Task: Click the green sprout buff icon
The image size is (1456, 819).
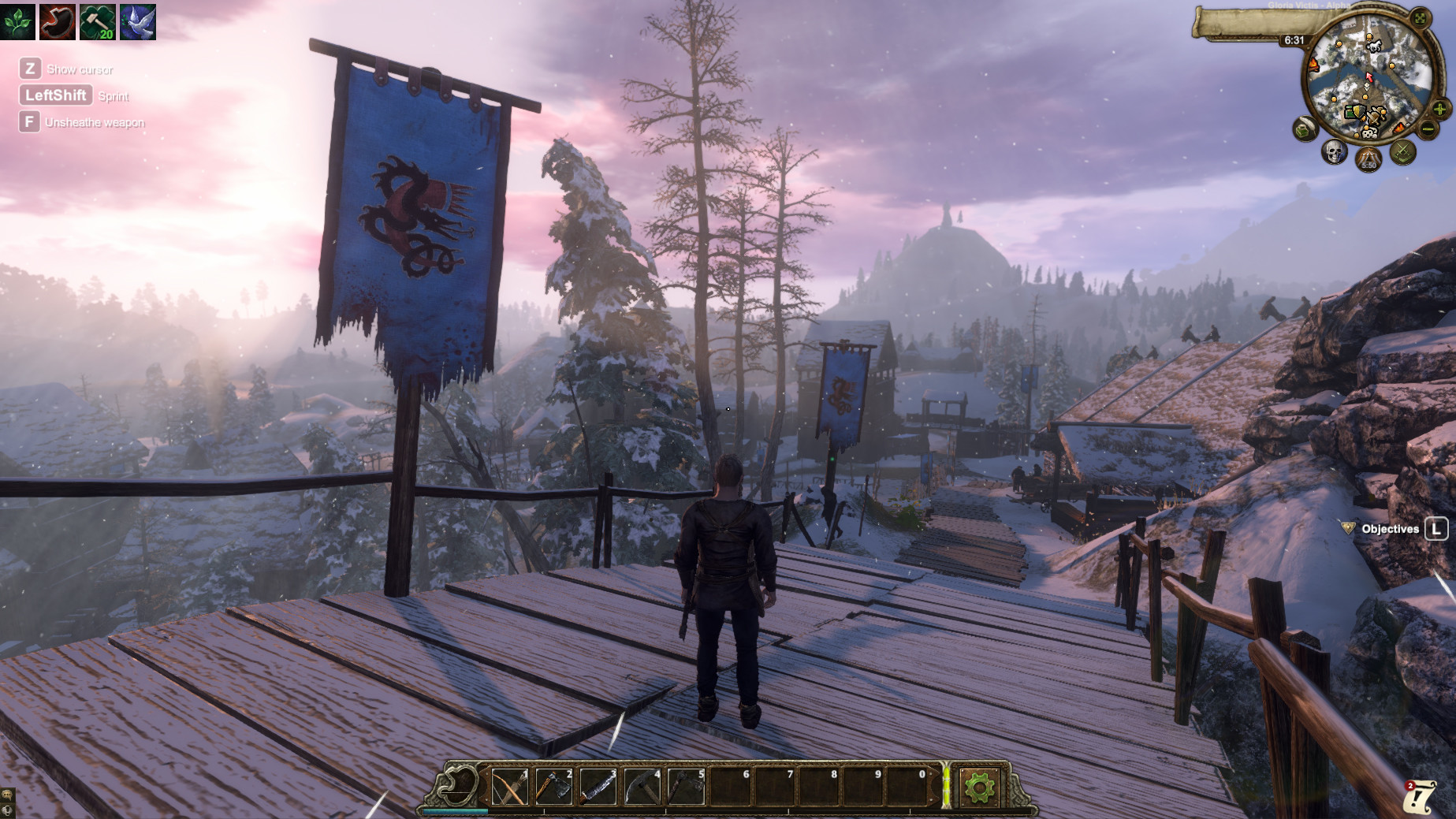Action: (x=17, y=21)
